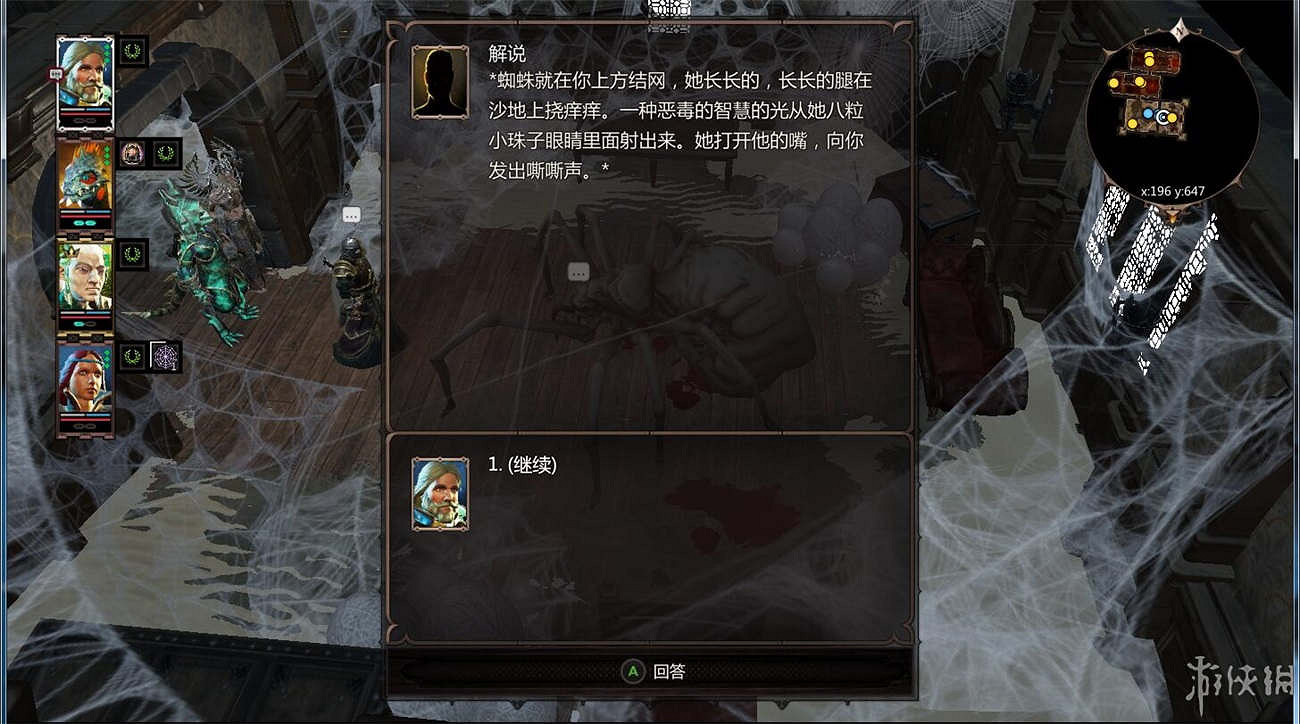Image resolution: width=1300 pixels, height=724 pixels.
Task: Click the speech bubble near the giant spider
Action: pos(577,271)
